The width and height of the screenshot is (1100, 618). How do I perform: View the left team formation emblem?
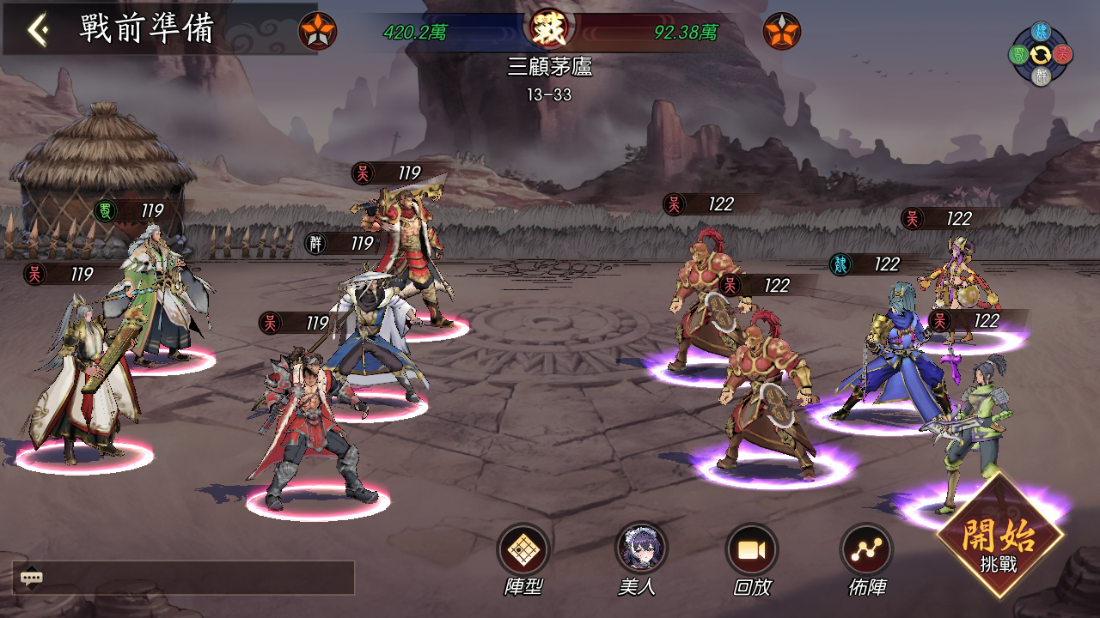pyautogui.click(x=318, y=33)
